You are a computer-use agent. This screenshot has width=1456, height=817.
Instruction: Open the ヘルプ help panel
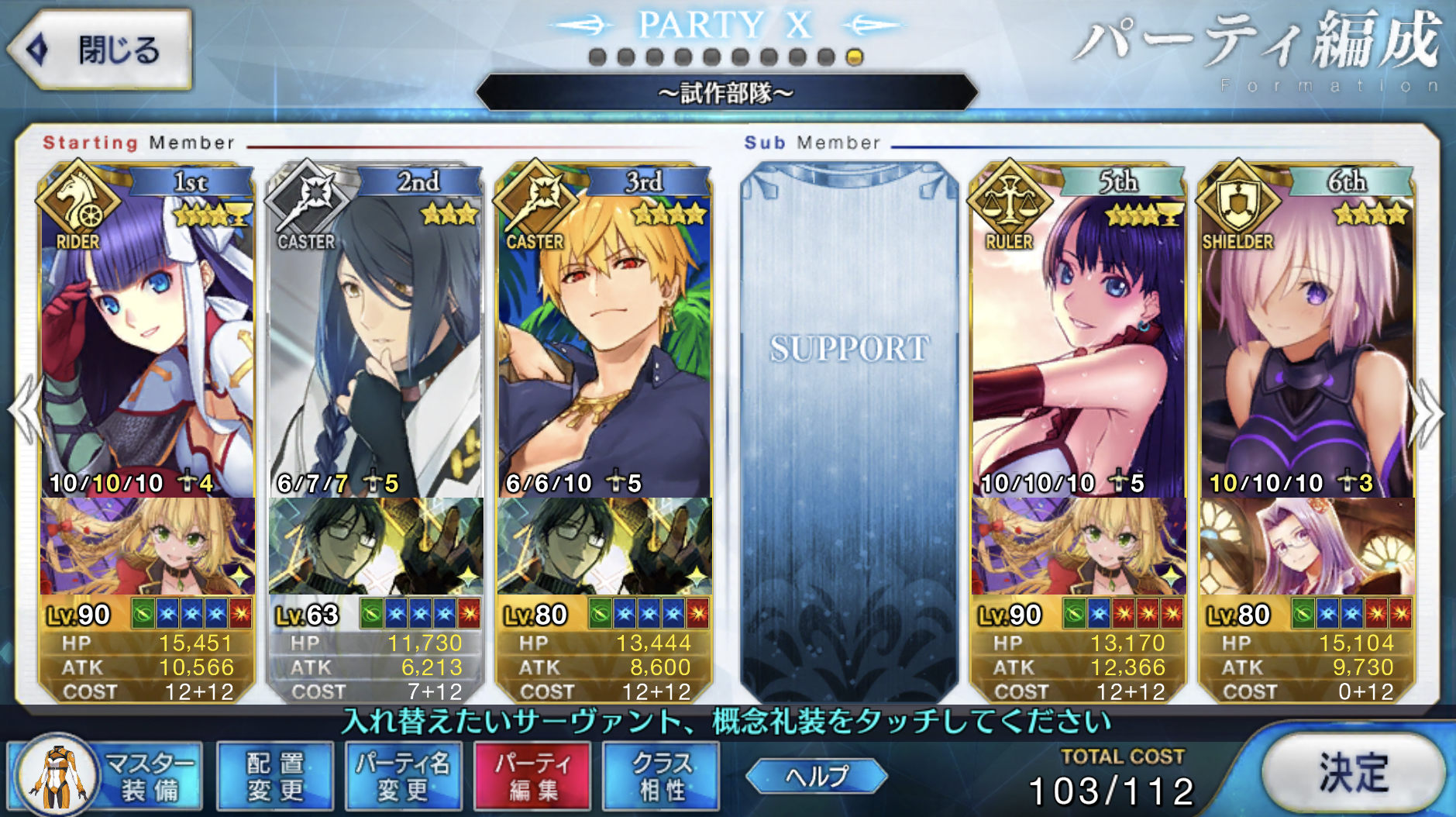(x=817, y=776)
